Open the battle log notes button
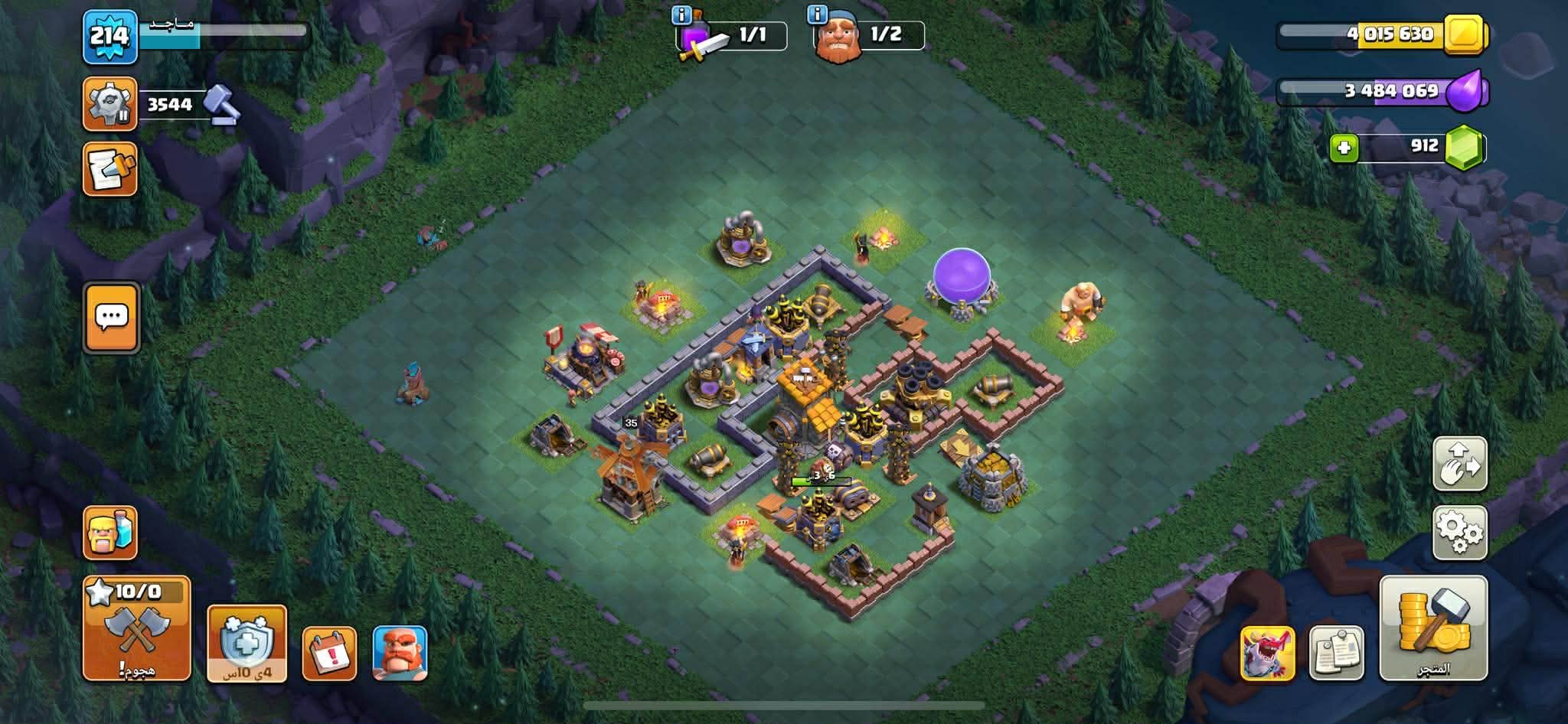Screen dimensions: 1568x724 pos(109,168)
